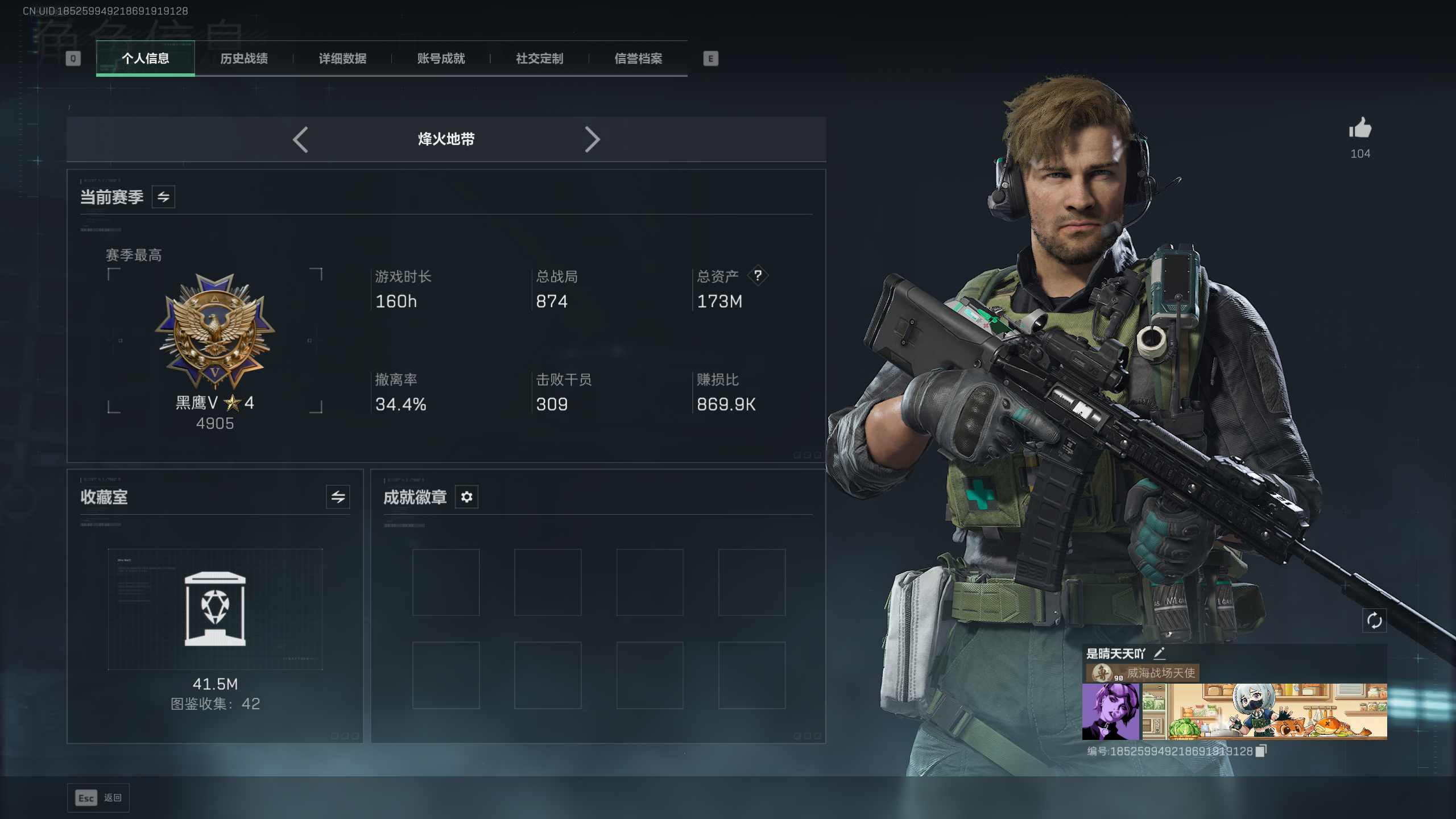Open the 收藏室 display case thumbnail
1456x819 pixels.
215,609
